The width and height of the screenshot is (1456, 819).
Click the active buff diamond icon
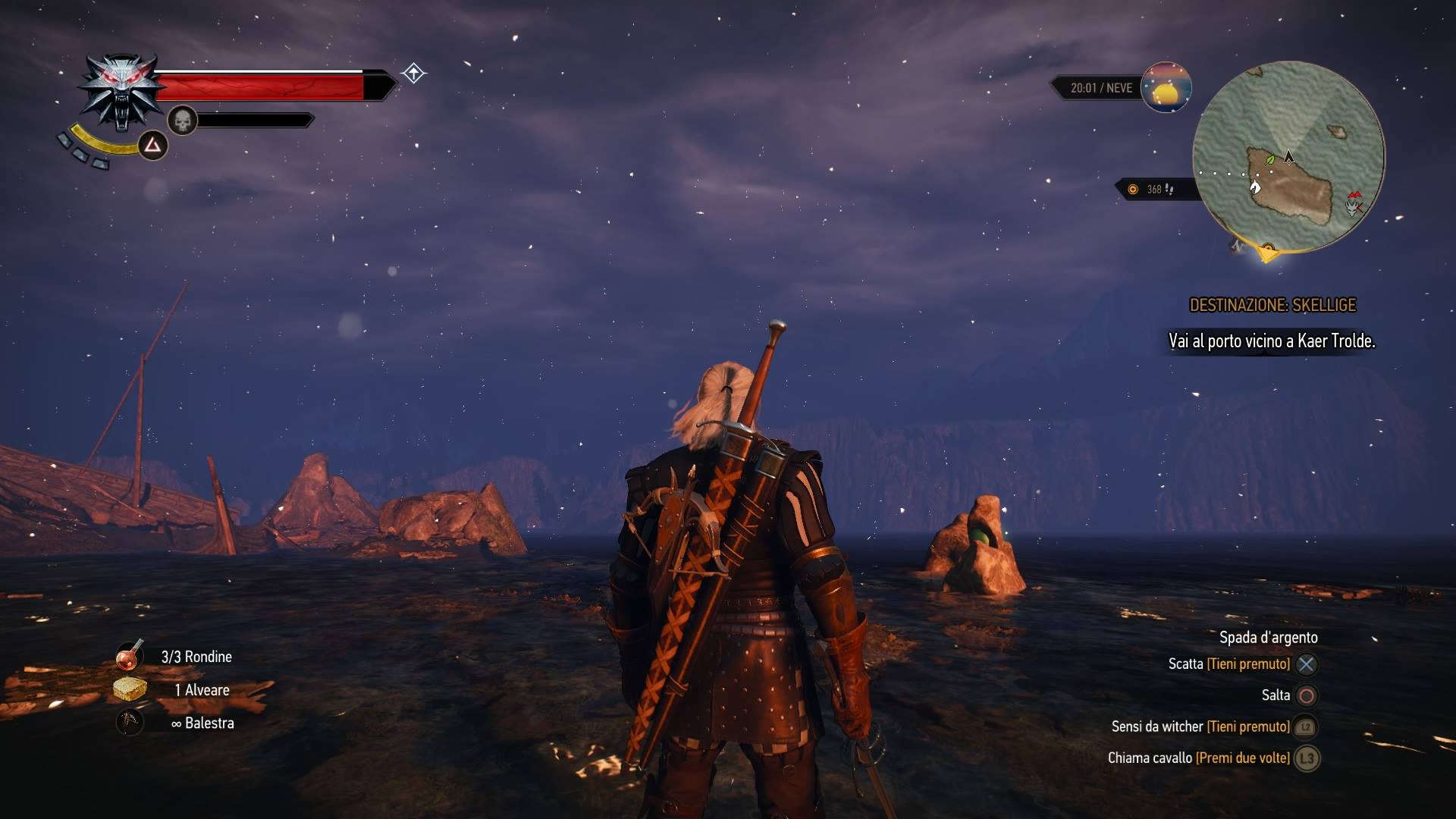coord(413,74)
